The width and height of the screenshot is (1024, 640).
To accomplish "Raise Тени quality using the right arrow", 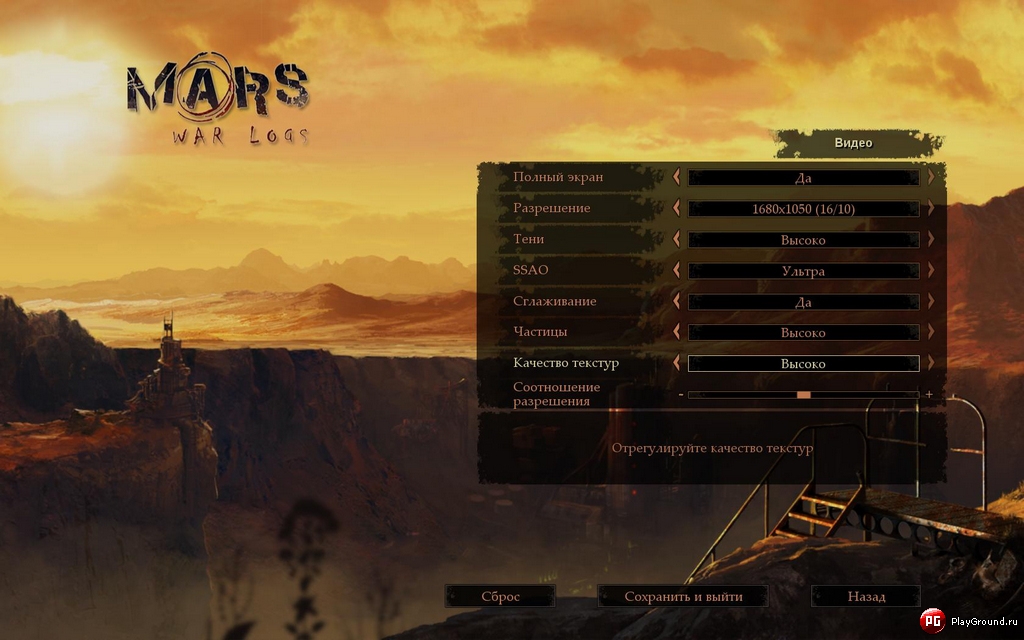I will click(931, 239).
